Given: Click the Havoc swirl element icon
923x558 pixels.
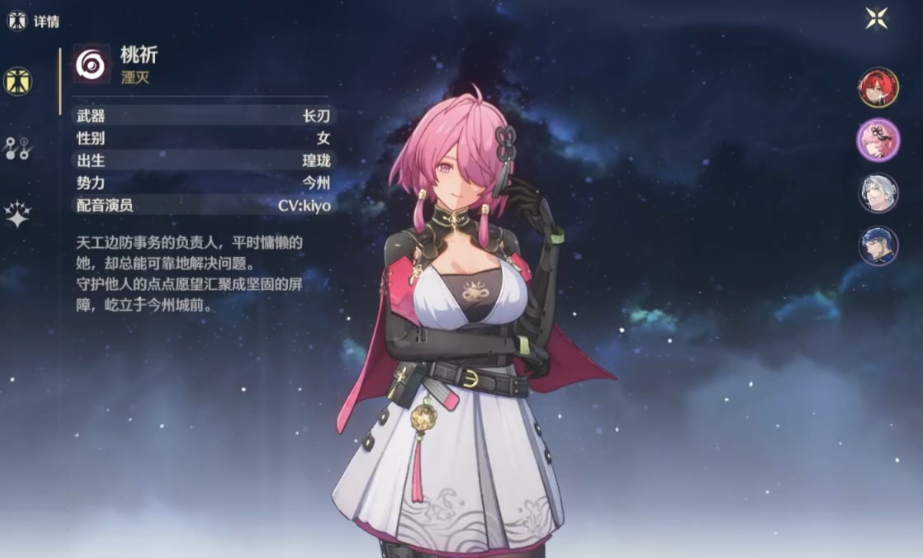Looking at the screenshot, I should pos(92,64).
